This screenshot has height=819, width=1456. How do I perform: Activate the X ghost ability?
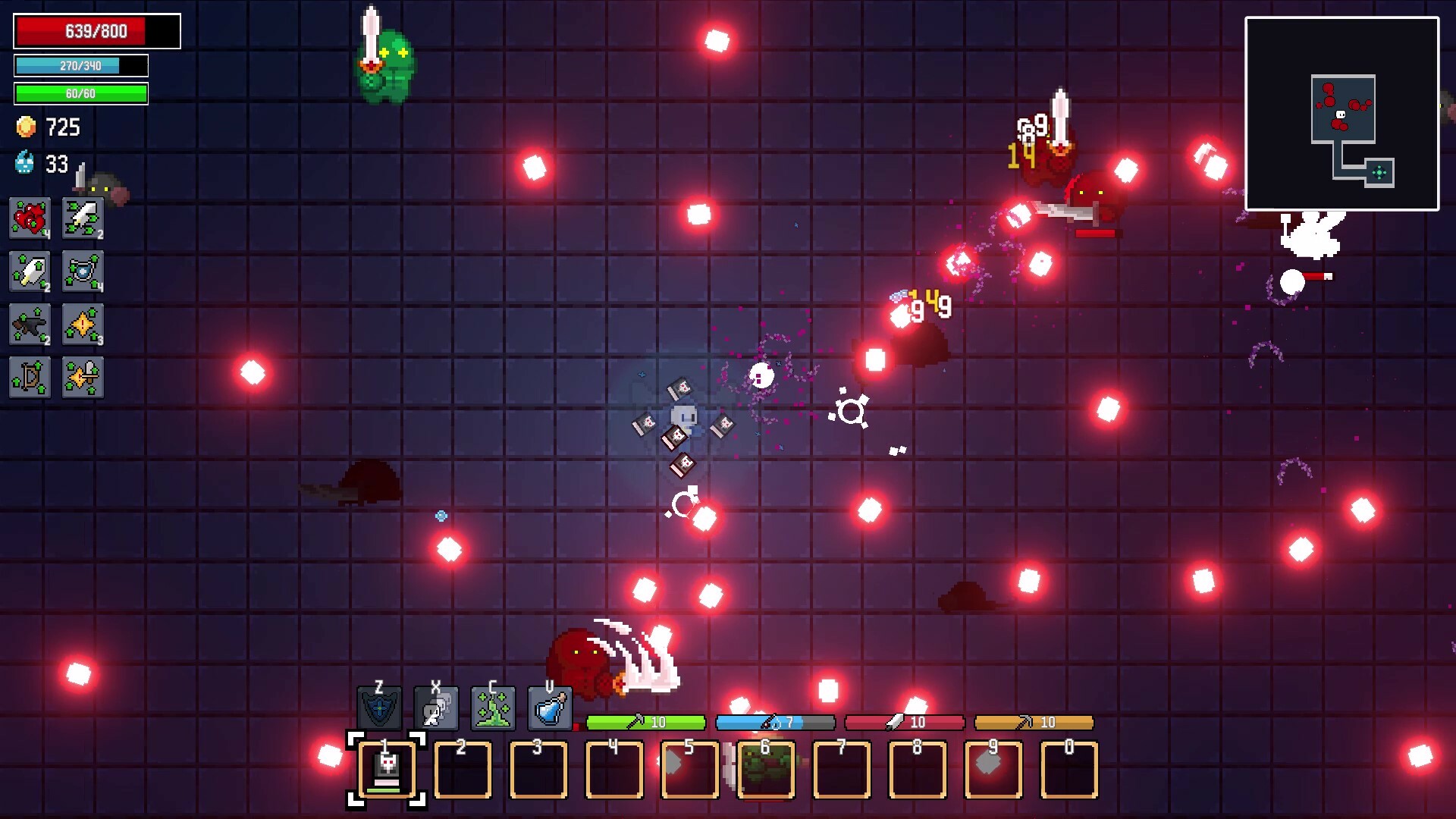(437, 710)
